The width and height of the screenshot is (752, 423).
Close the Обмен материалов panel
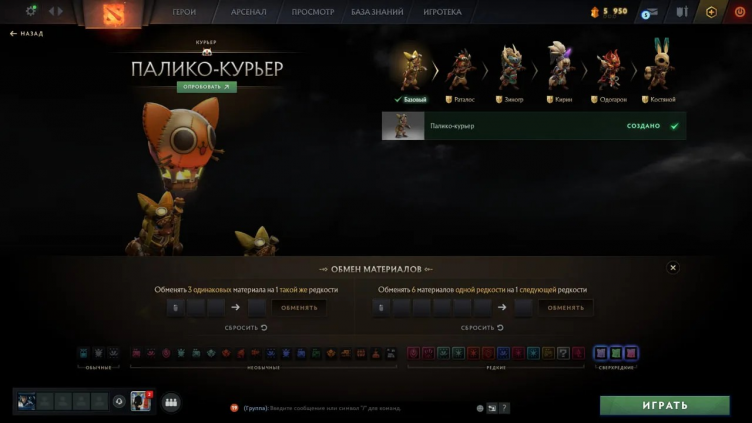(x=673, y=268)
